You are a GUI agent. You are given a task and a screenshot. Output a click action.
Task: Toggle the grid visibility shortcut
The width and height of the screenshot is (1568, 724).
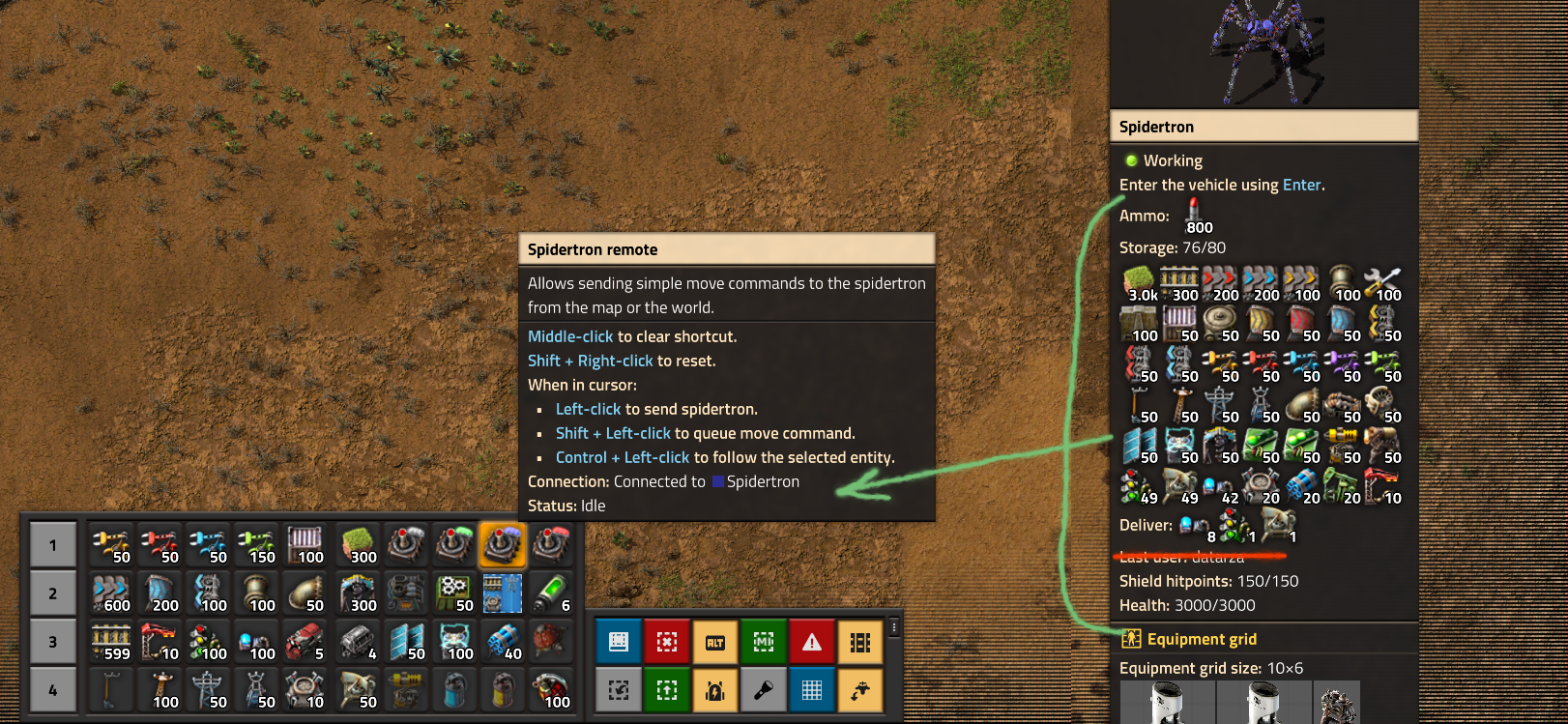[x=811, y=689]
